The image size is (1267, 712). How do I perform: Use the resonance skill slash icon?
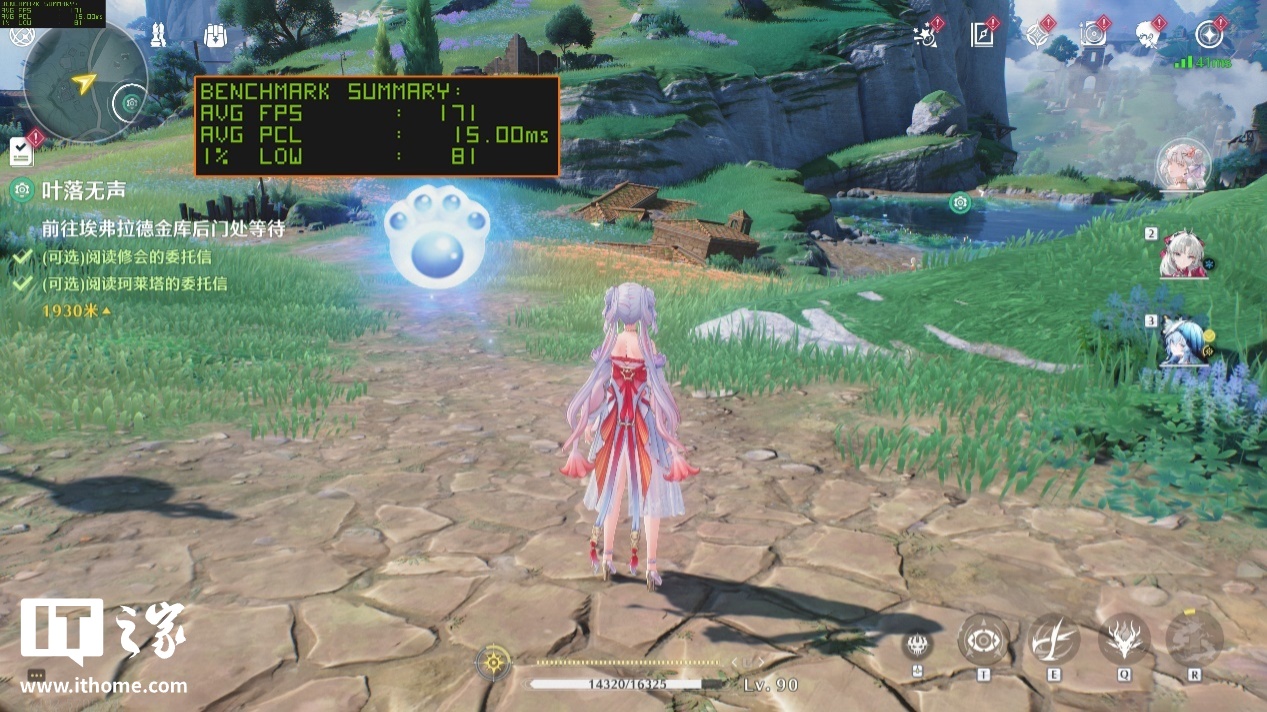pos(1054,639)
